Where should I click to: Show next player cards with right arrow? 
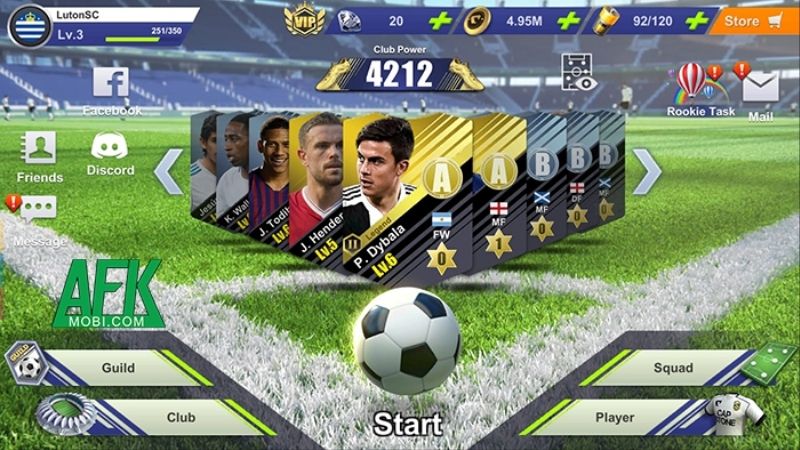click(647, 172)
